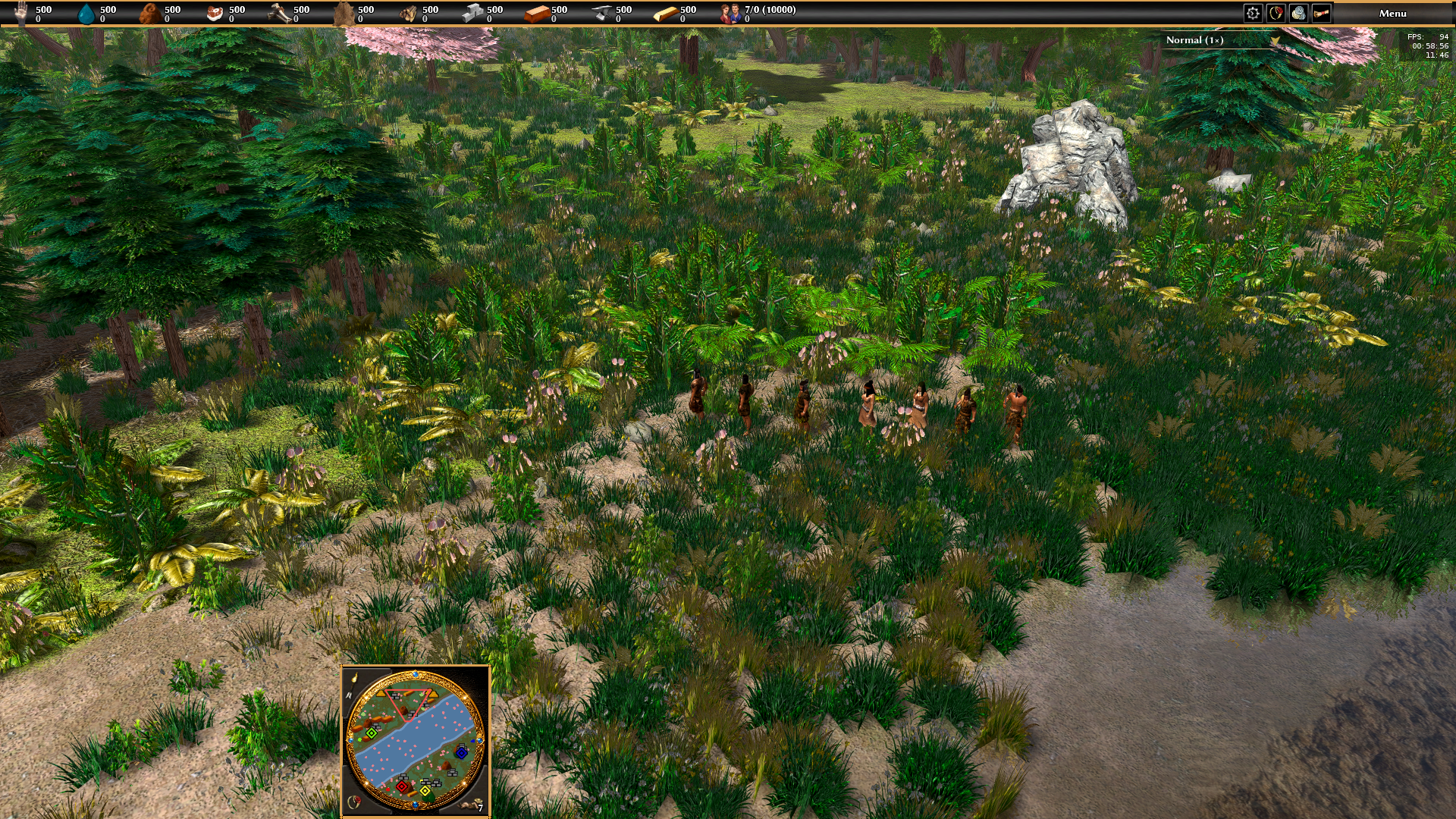Open the game Menu
1456x819 pixels.
[1392, 13]
